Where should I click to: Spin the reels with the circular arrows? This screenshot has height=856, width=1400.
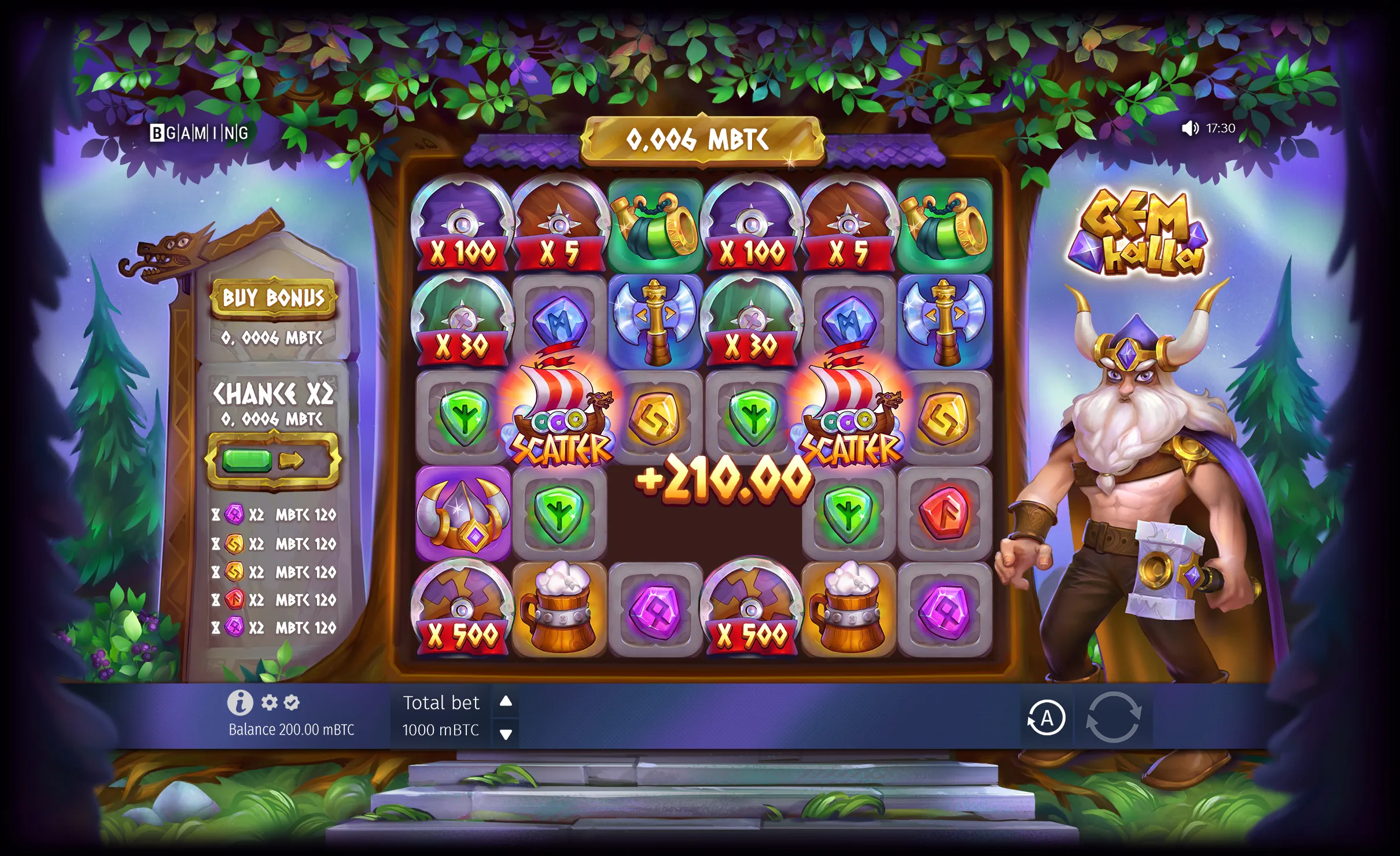tap(1113, 717)
